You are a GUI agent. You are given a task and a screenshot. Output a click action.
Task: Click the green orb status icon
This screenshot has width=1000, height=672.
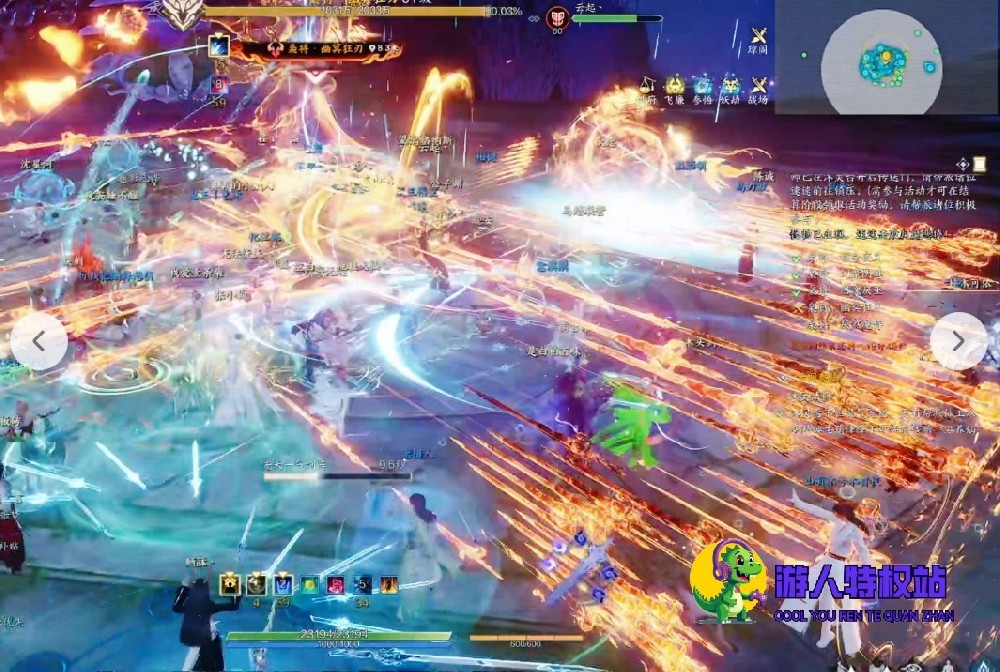(x=309, y=583)
